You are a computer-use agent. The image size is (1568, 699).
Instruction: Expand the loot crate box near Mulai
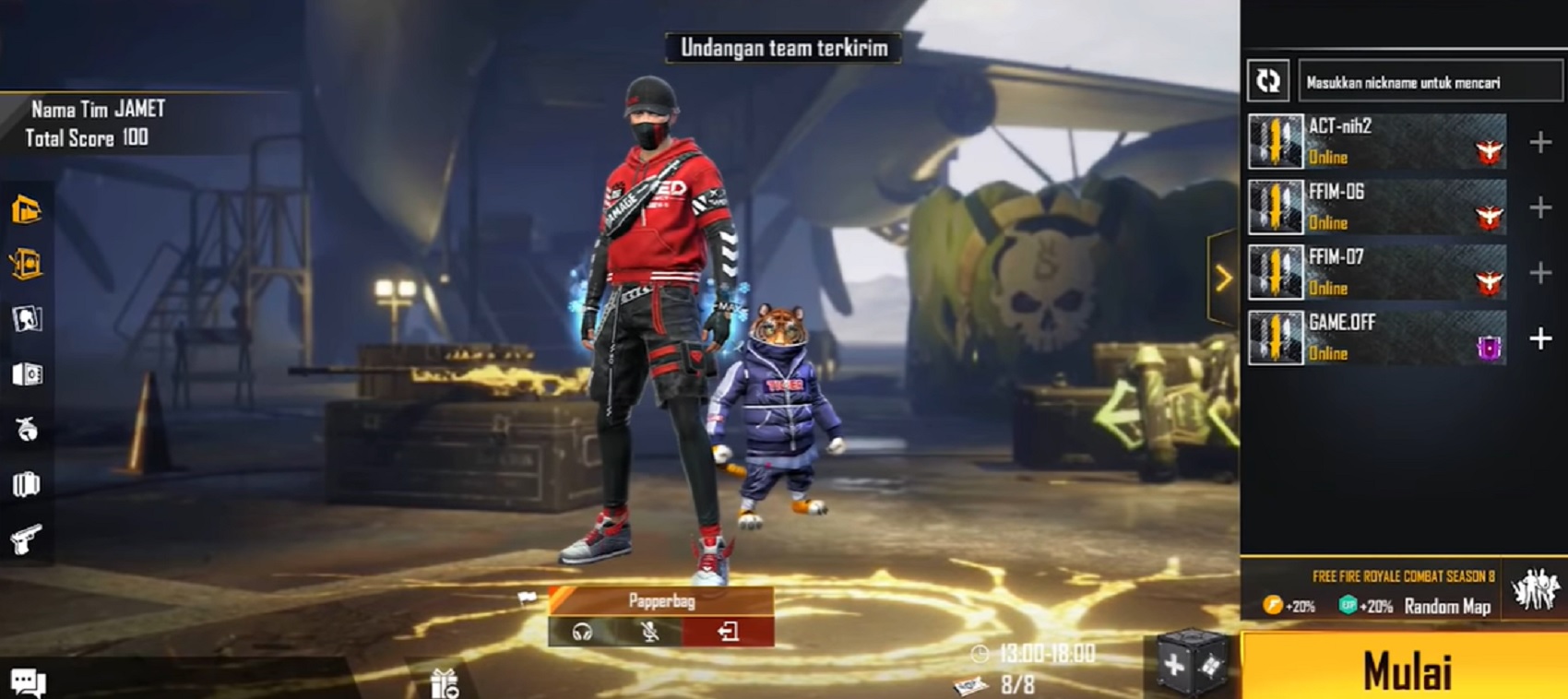(1193, 666)
